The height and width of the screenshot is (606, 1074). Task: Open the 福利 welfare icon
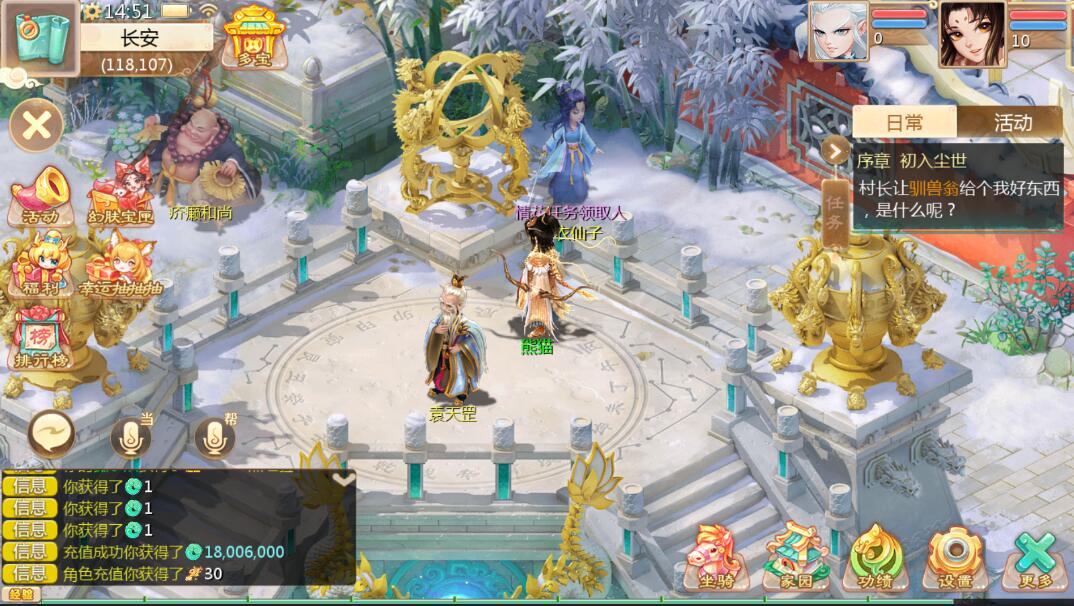click(41, 266)
